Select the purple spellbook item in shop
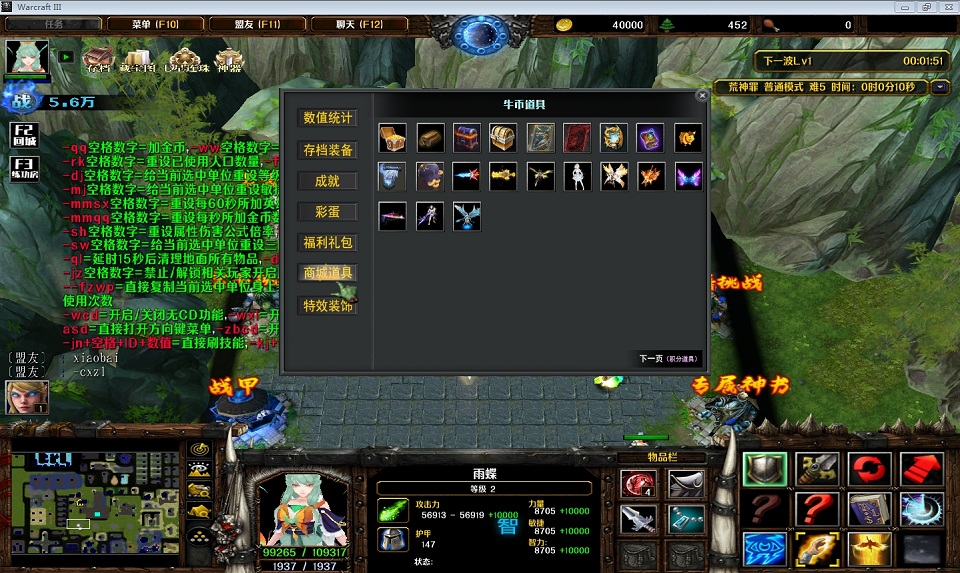Viewport: 960px width, 573px height. point(650,138)
